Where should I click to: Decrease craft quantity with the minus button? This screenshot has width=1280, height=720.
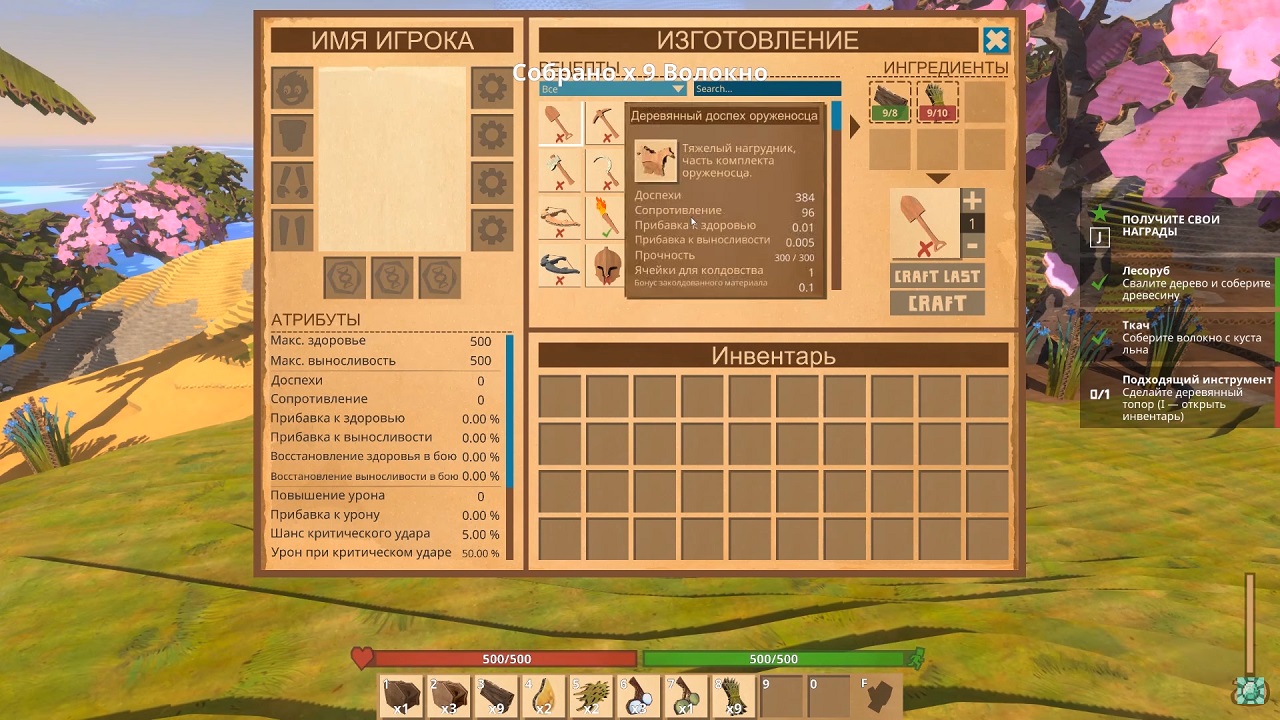click(x=972, y=247)
